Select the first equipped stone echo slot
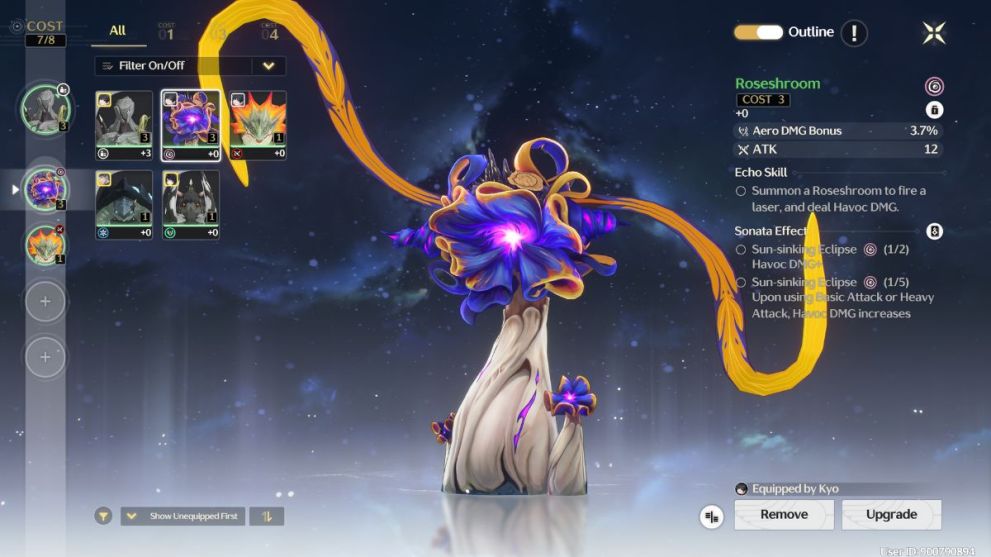The image size is (991, 557). point(45,108)
